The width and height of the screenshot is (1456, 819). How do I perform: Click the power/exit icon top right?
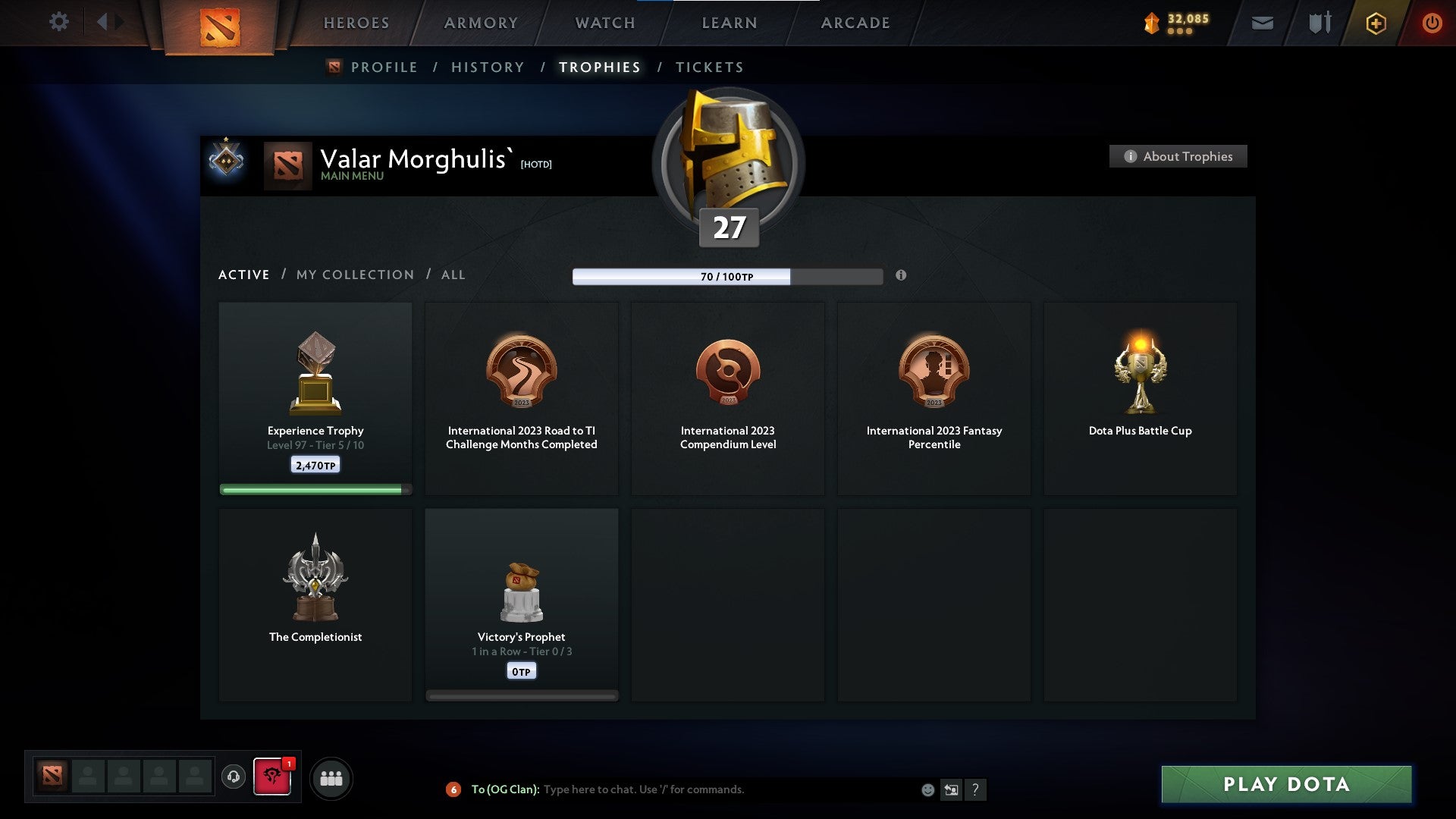(1433, 23)
